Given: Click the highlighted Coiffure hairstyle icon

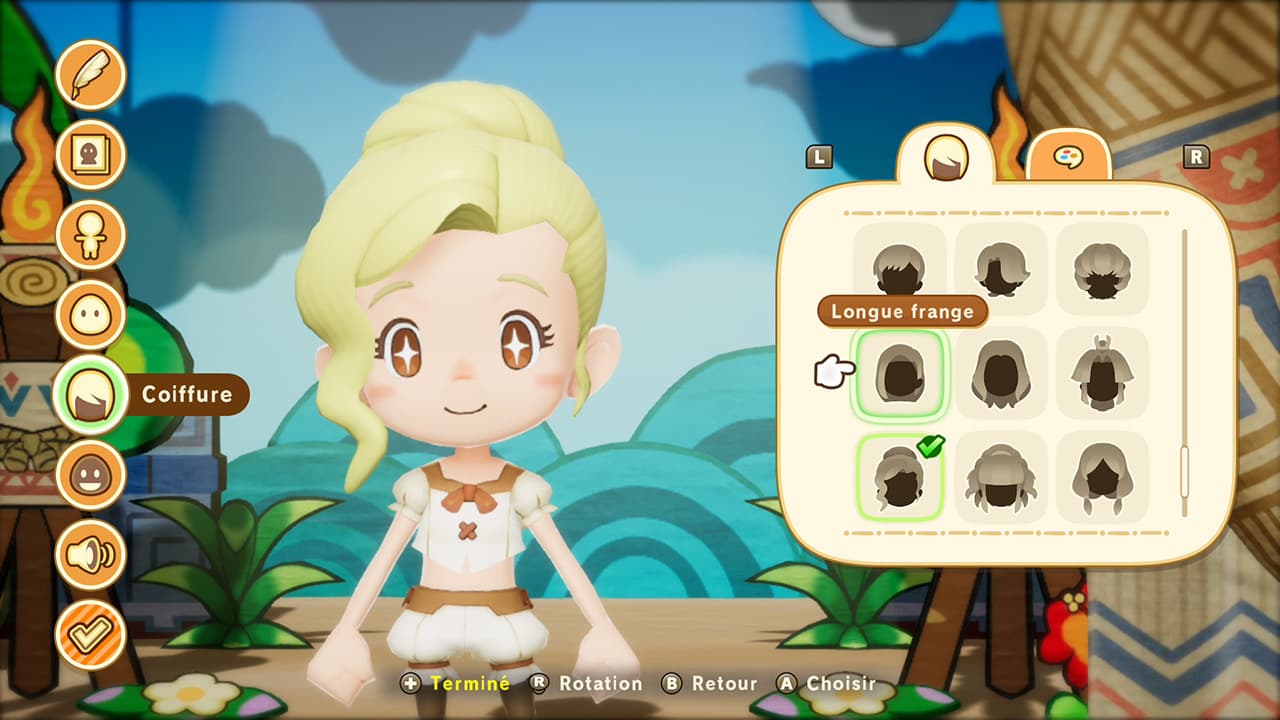Looking at the screenshot, I should tap(91, 394).
